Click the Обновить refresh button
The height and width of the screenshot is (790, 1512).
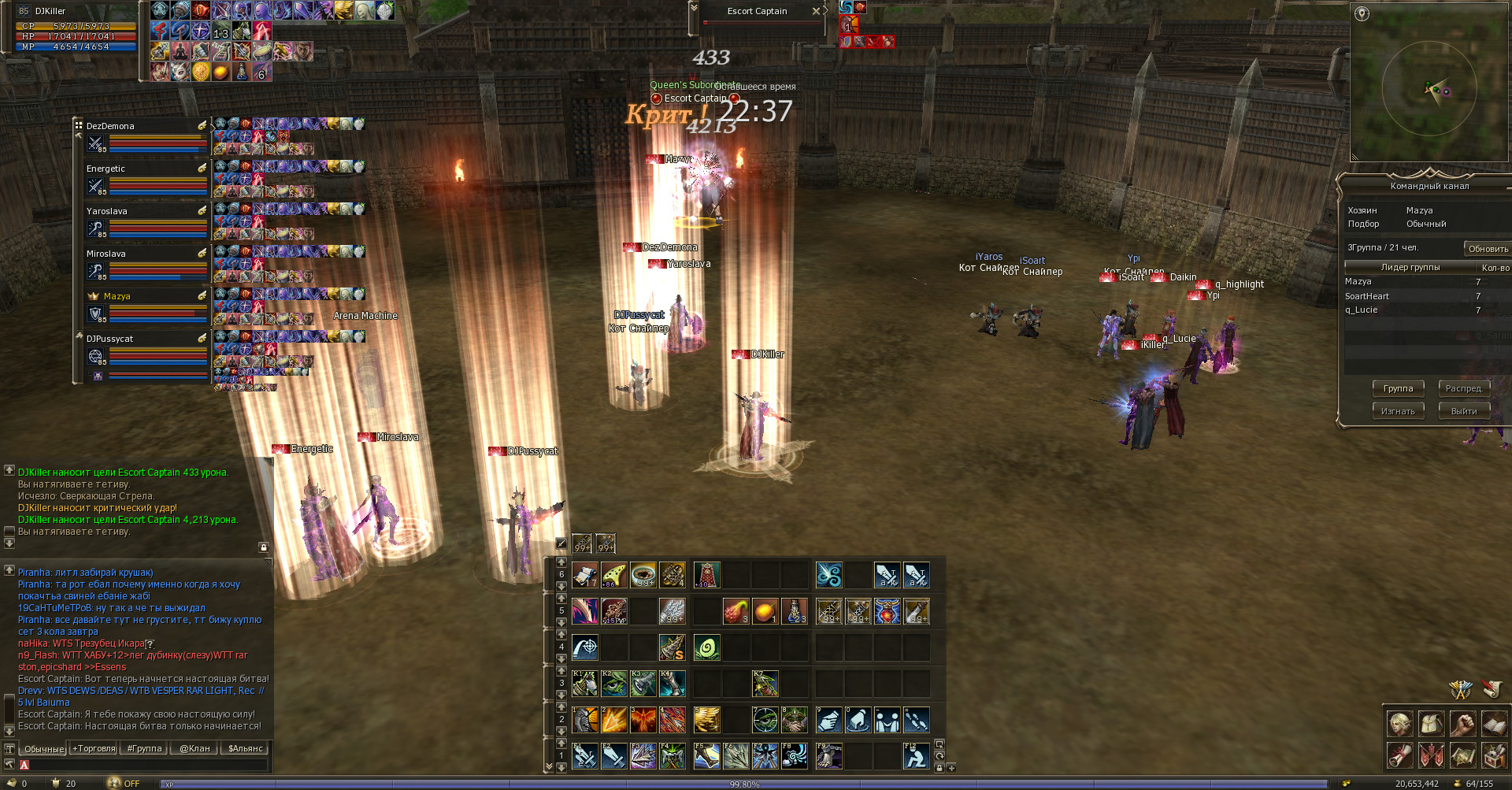(1488, 249)
